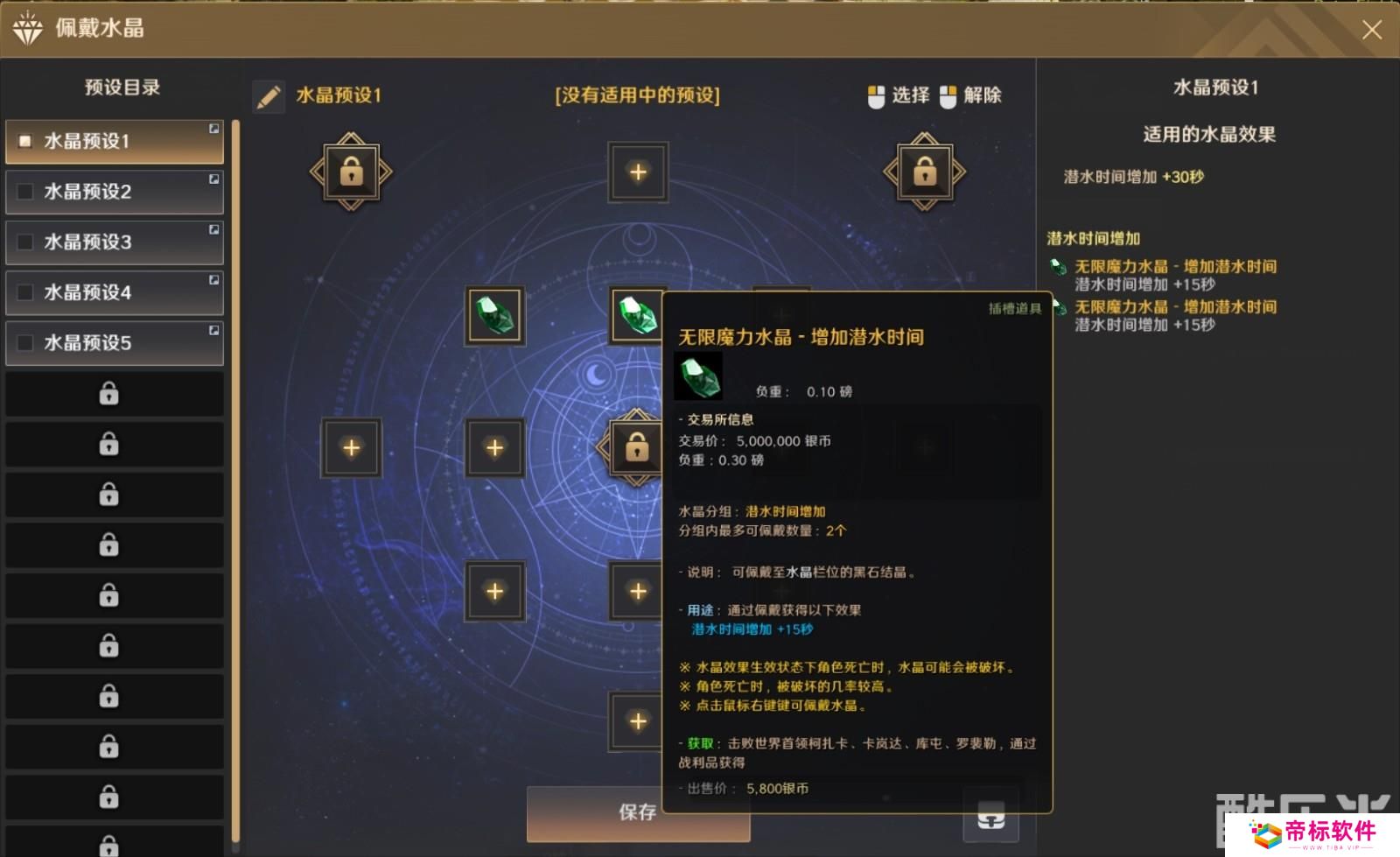Image resolution: width=1400 pixels, height=857 pixels.
Task: Click the central locked slot of the crystal wheel
Action: (637, 447)
